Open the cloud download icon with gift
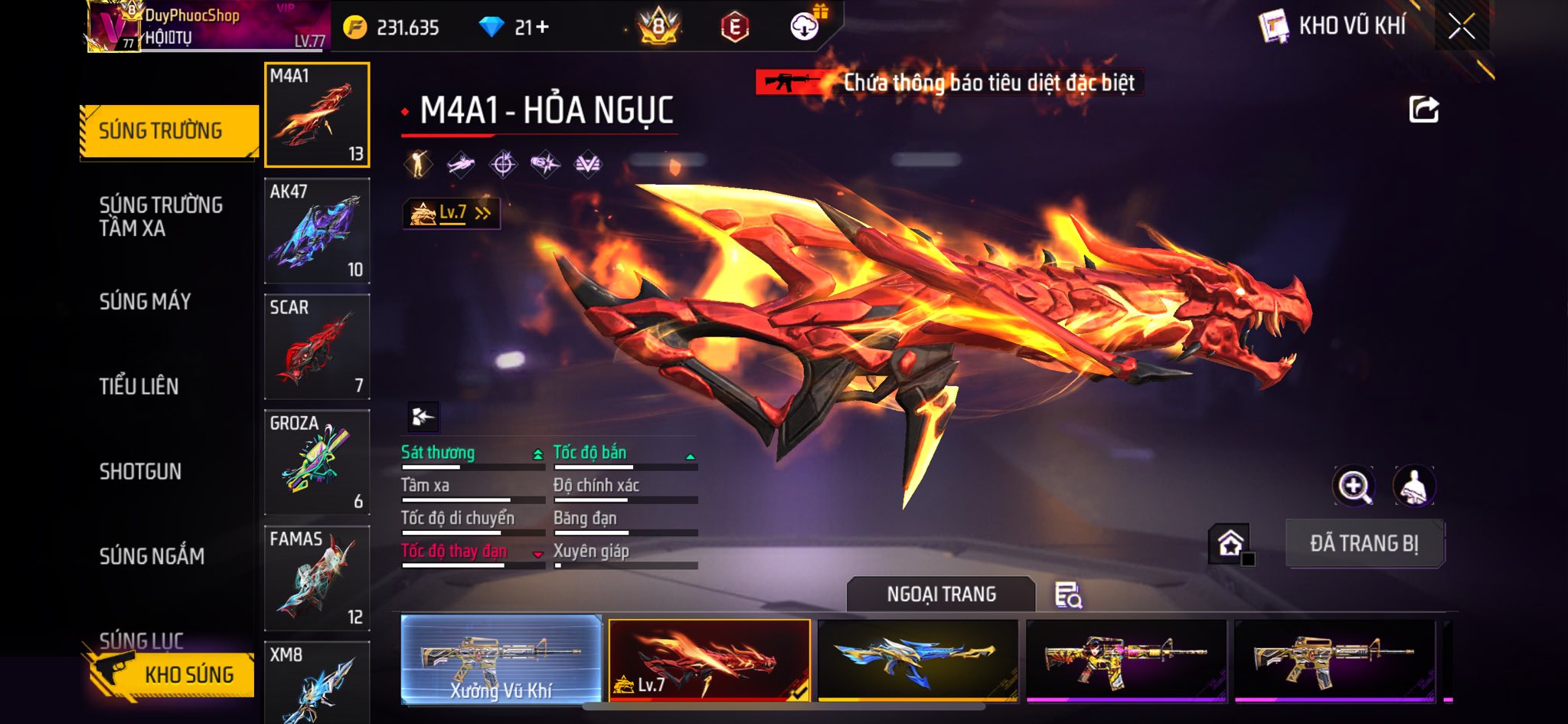Image resolution: width=1568 pixels, height=724 pixels. (x=805, y=26)
